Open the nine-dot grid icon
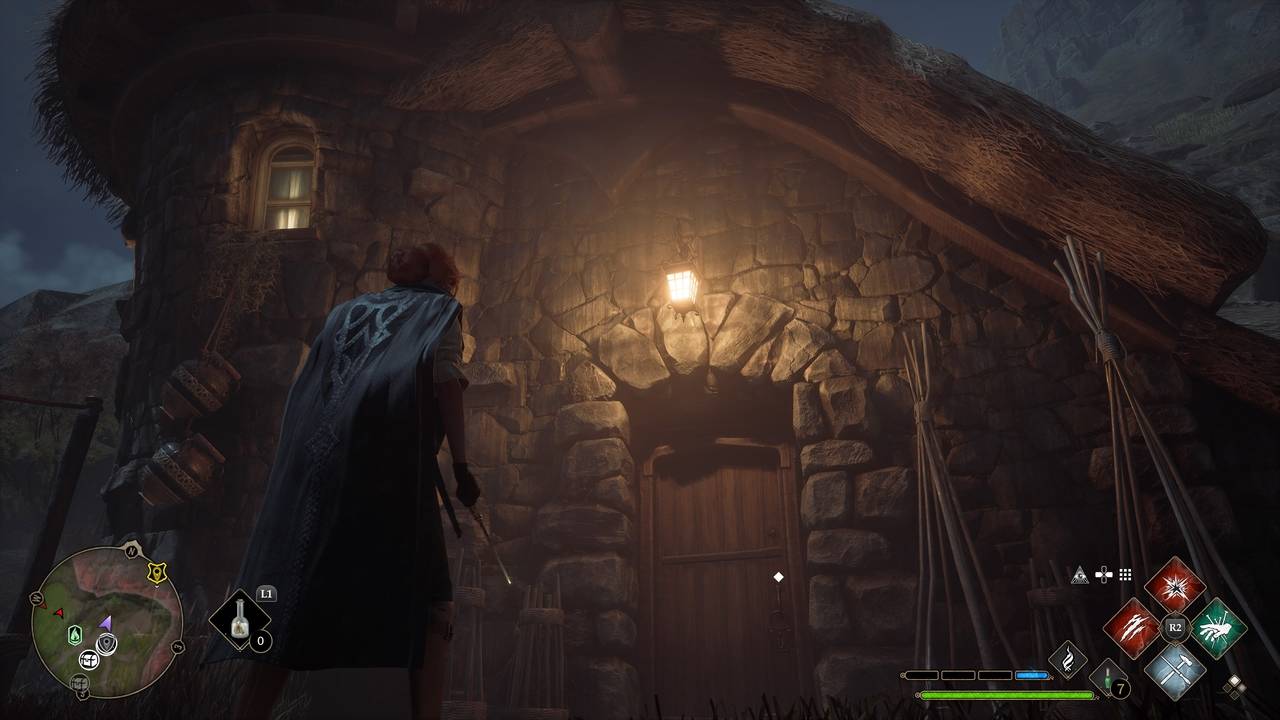 1125,575
